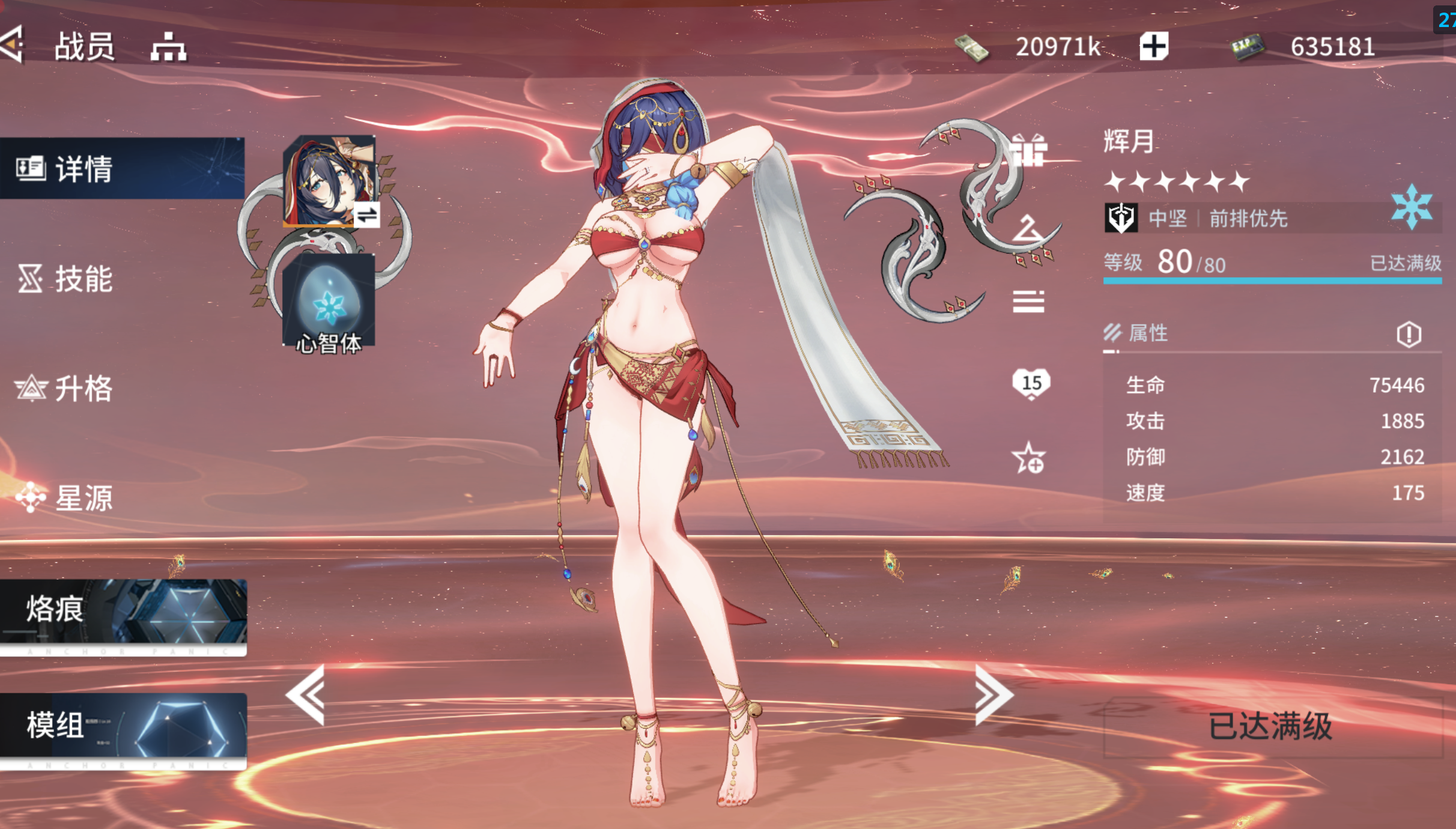This screenshot has width=1456, height=829.
Task: Click the three-line list icon
Action: click(1028, 301)
